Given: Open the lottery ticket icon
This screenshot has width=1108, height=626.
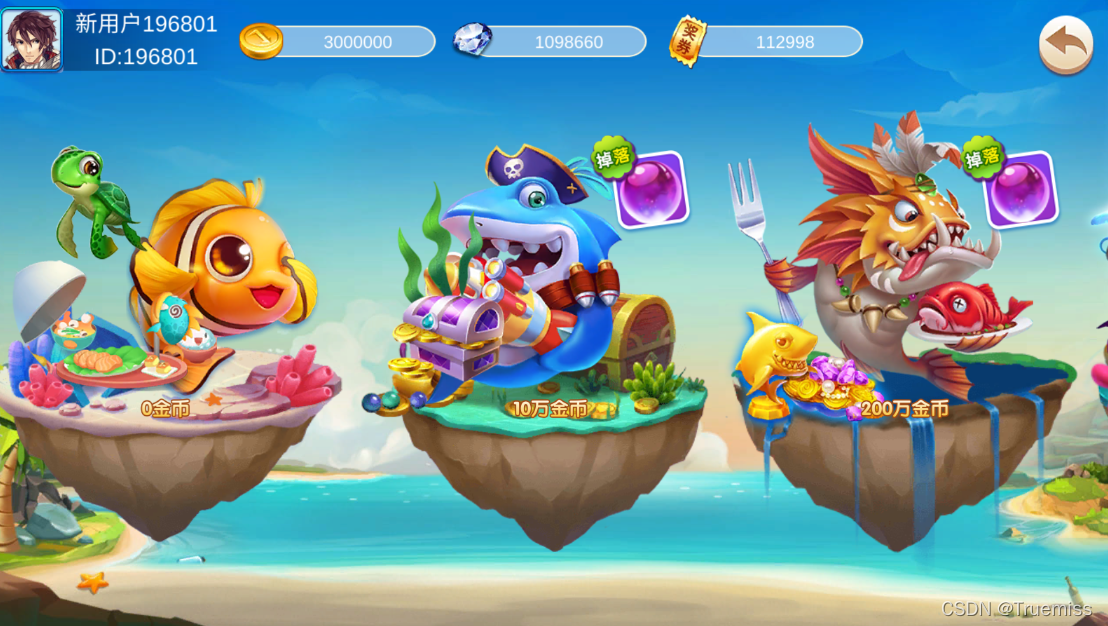Looking at the screenshot, I should (x=688, y=41).
